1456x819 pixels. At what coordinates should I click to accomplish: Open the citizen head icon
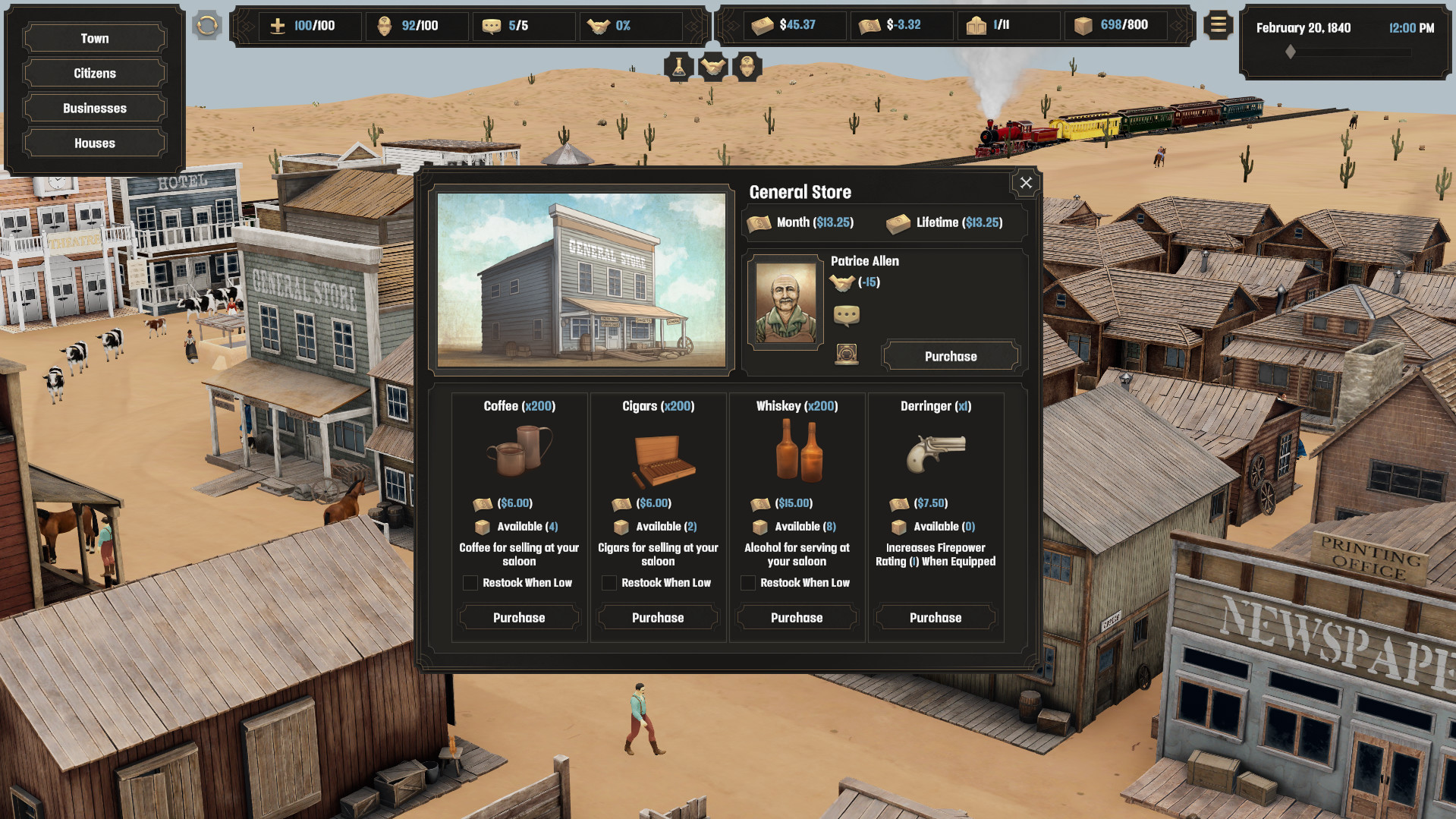[x=747, y=67]
